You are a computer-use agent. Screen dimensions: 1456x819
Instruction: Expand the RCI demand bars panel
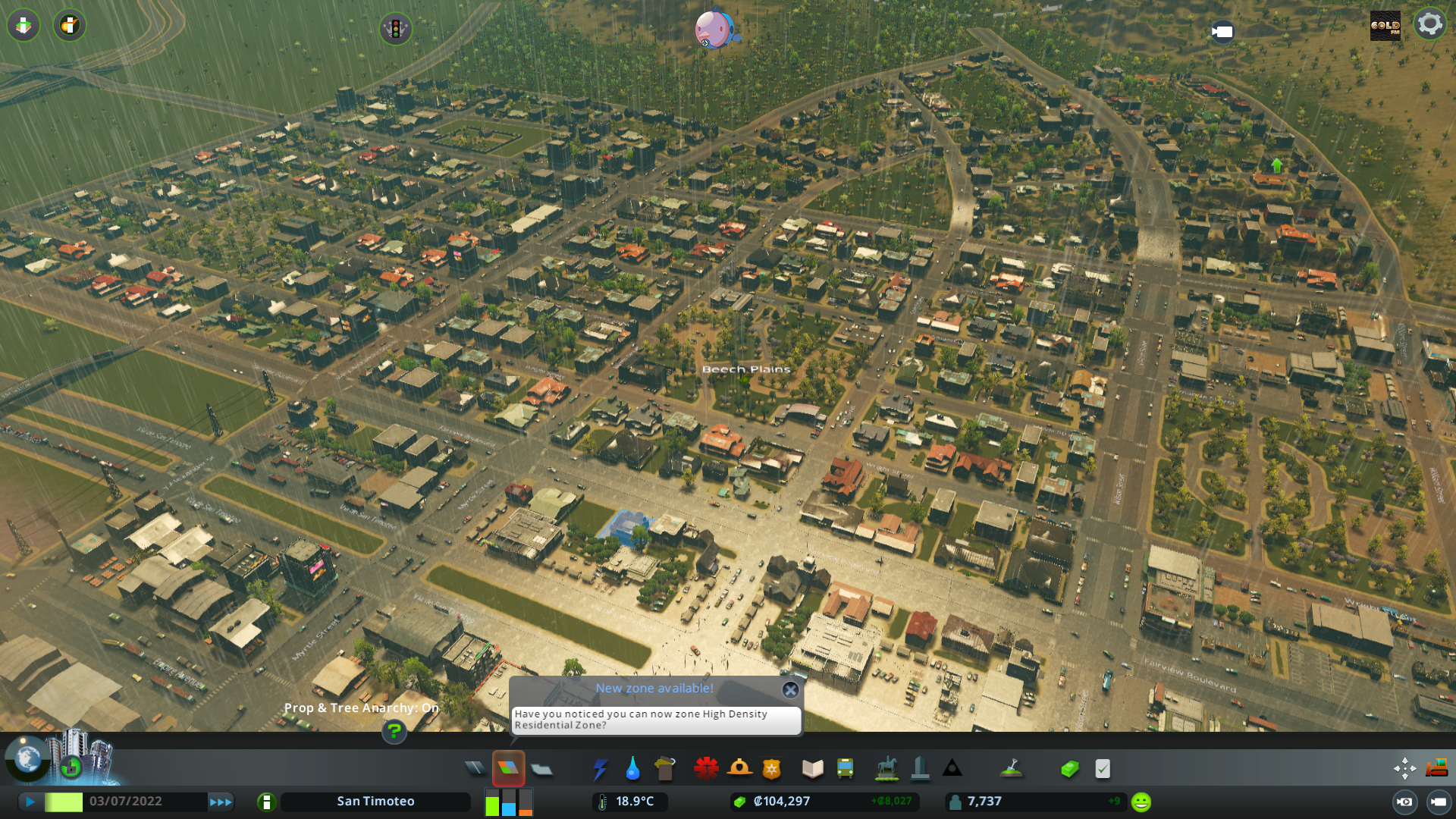(507, 802)
